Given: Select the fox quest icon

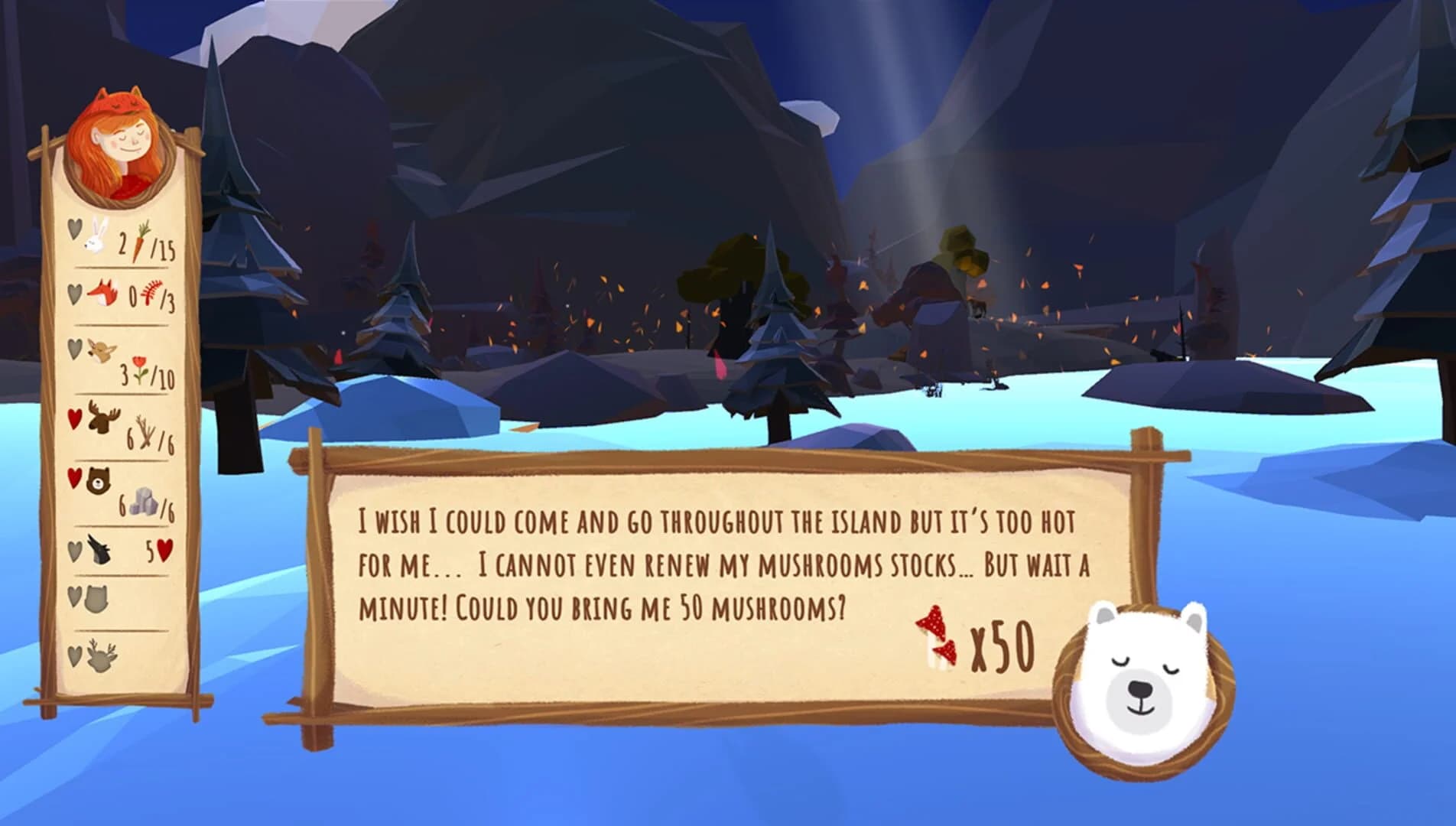Looking at the screenshot, I should coord(102,292).
